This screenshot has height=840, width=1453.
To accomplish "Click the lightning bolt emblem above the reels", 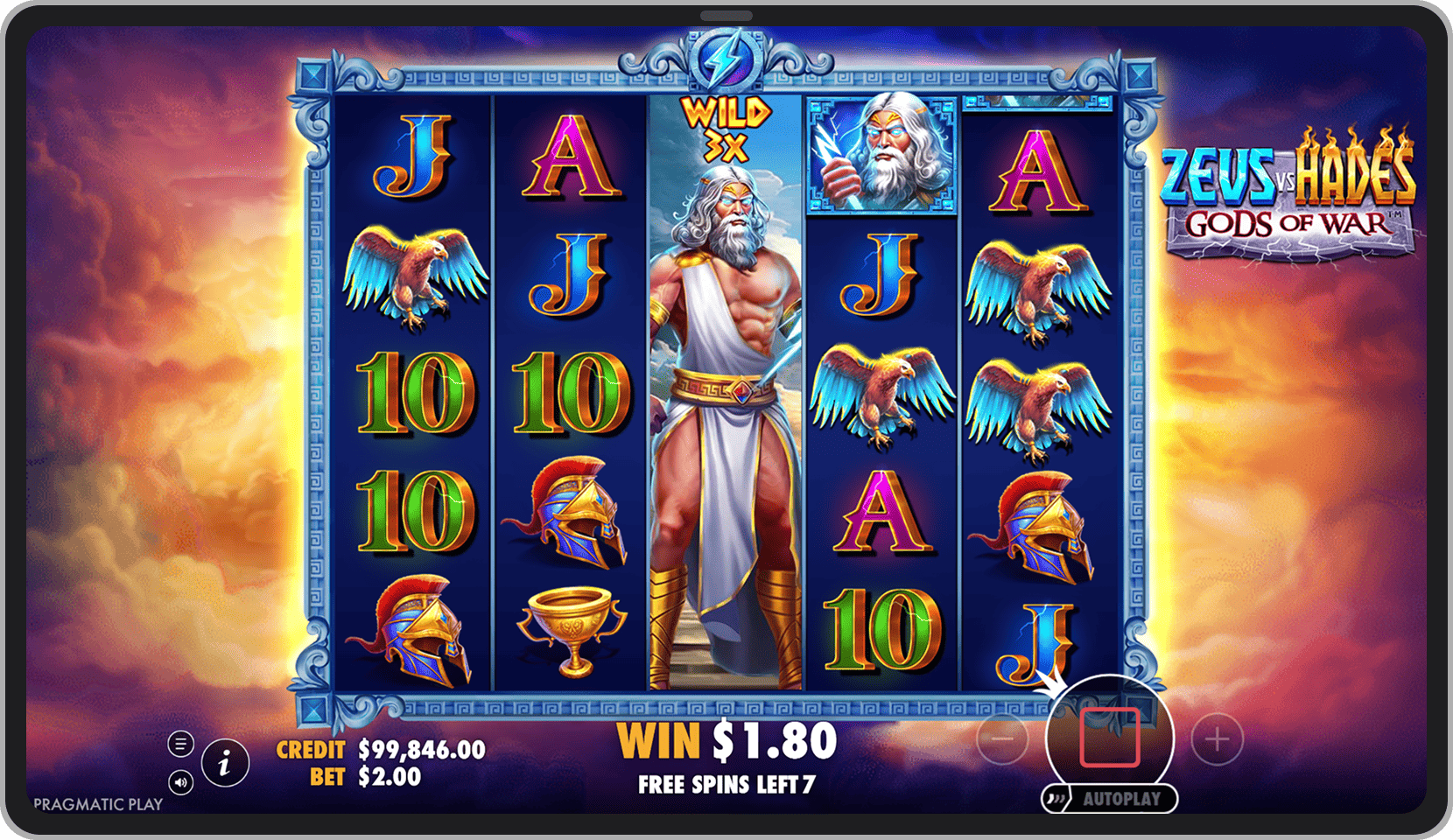I will [x=726, y=61].
